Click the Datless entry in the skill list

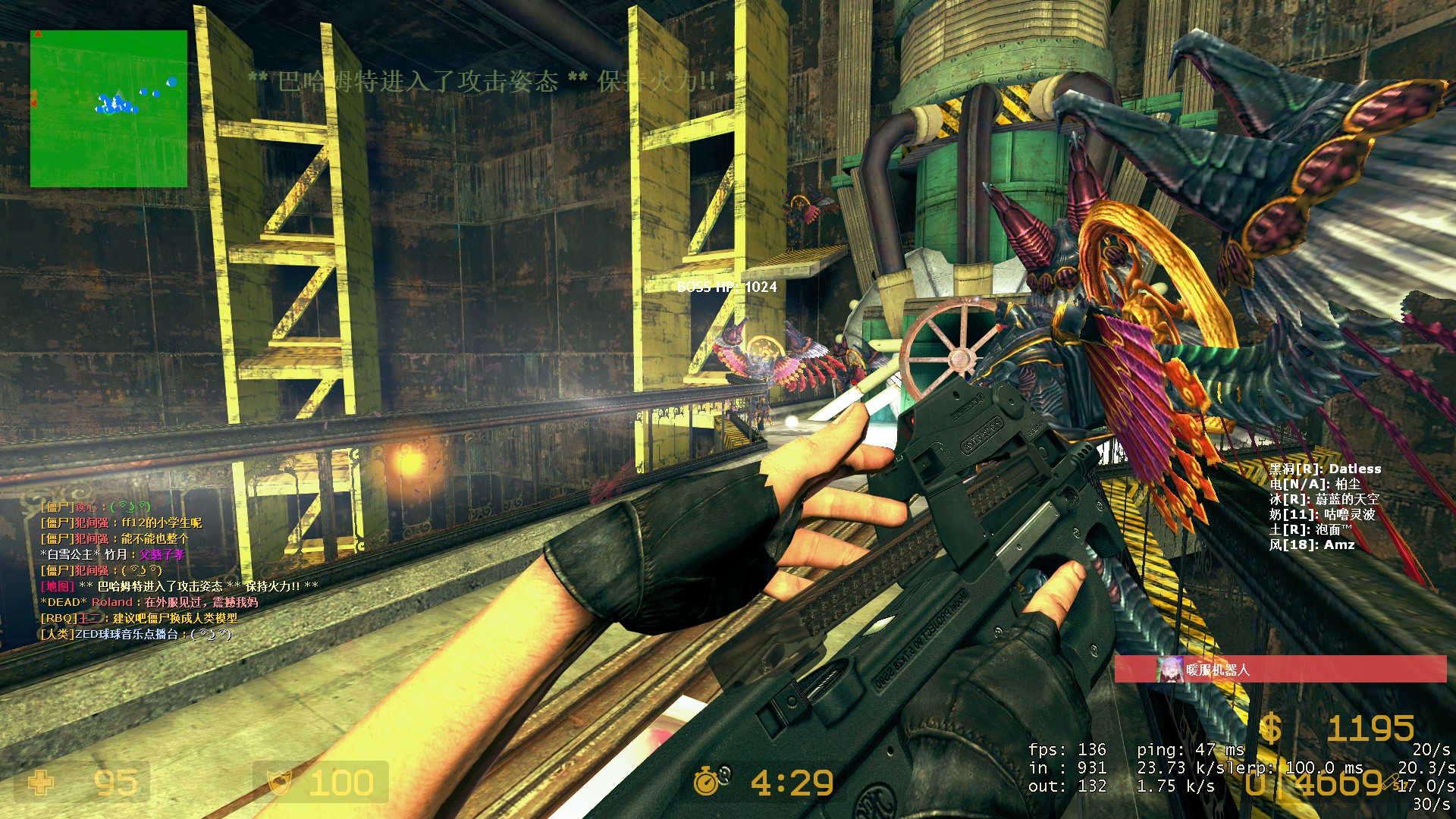tap(1325, 469)
